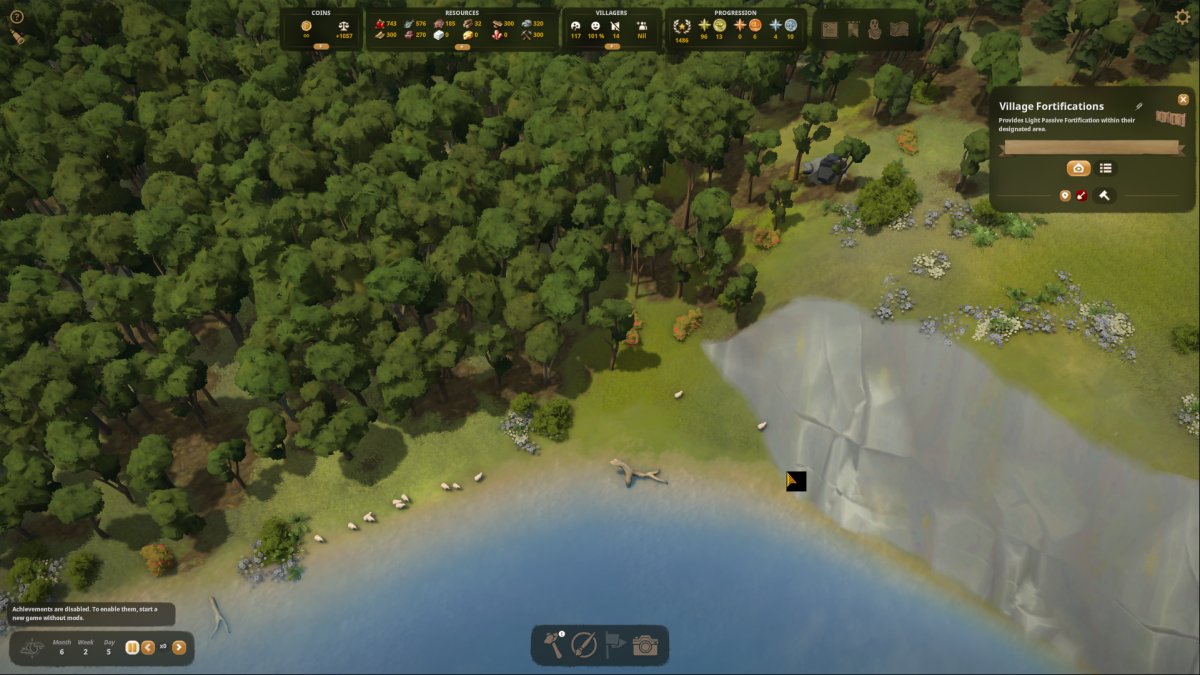Expand the Coins panel

[x=320, y=46]
